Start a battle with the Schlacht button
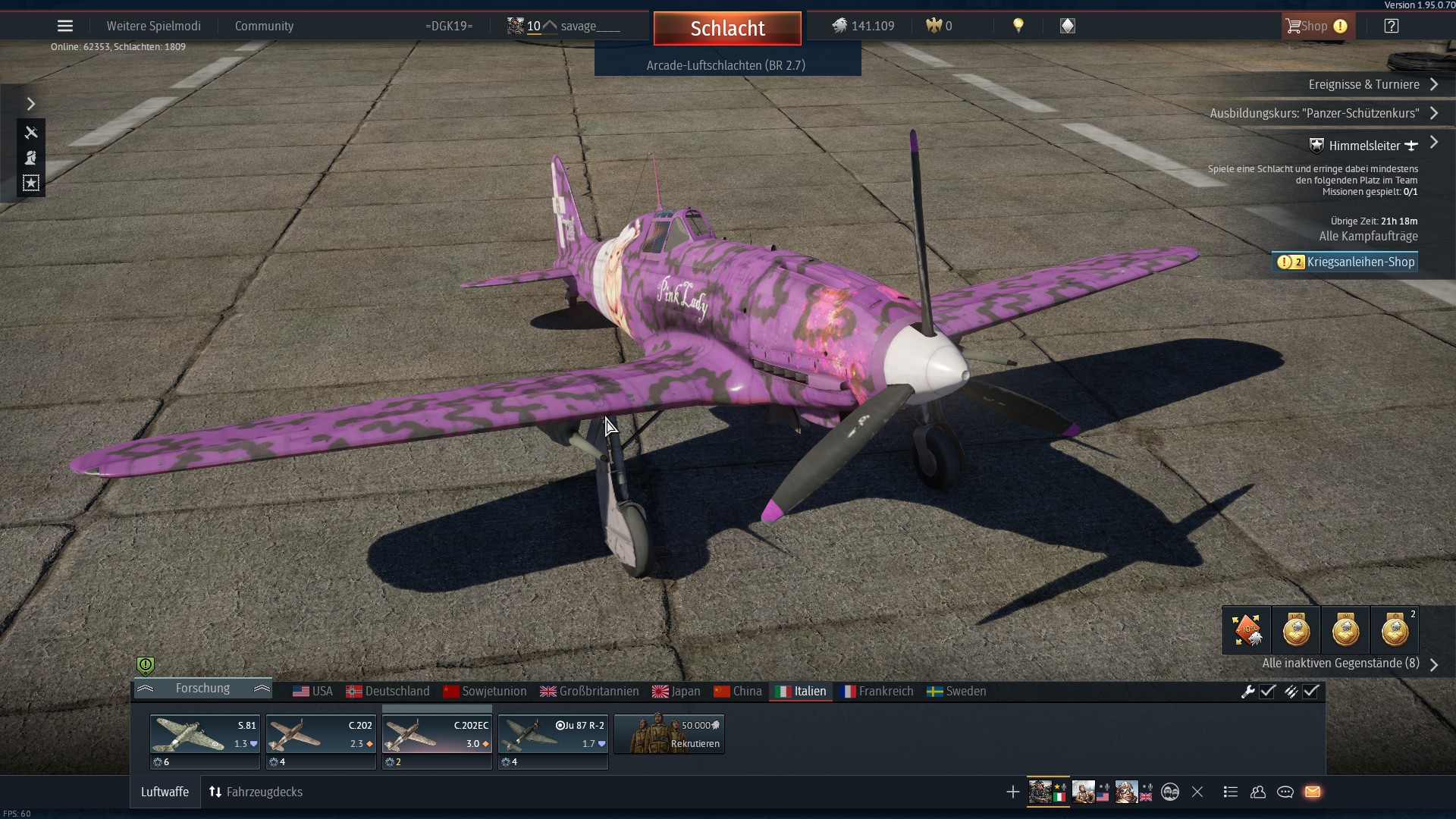The height and width of the screenshot is (819, 1456). [x=727, y=28]
